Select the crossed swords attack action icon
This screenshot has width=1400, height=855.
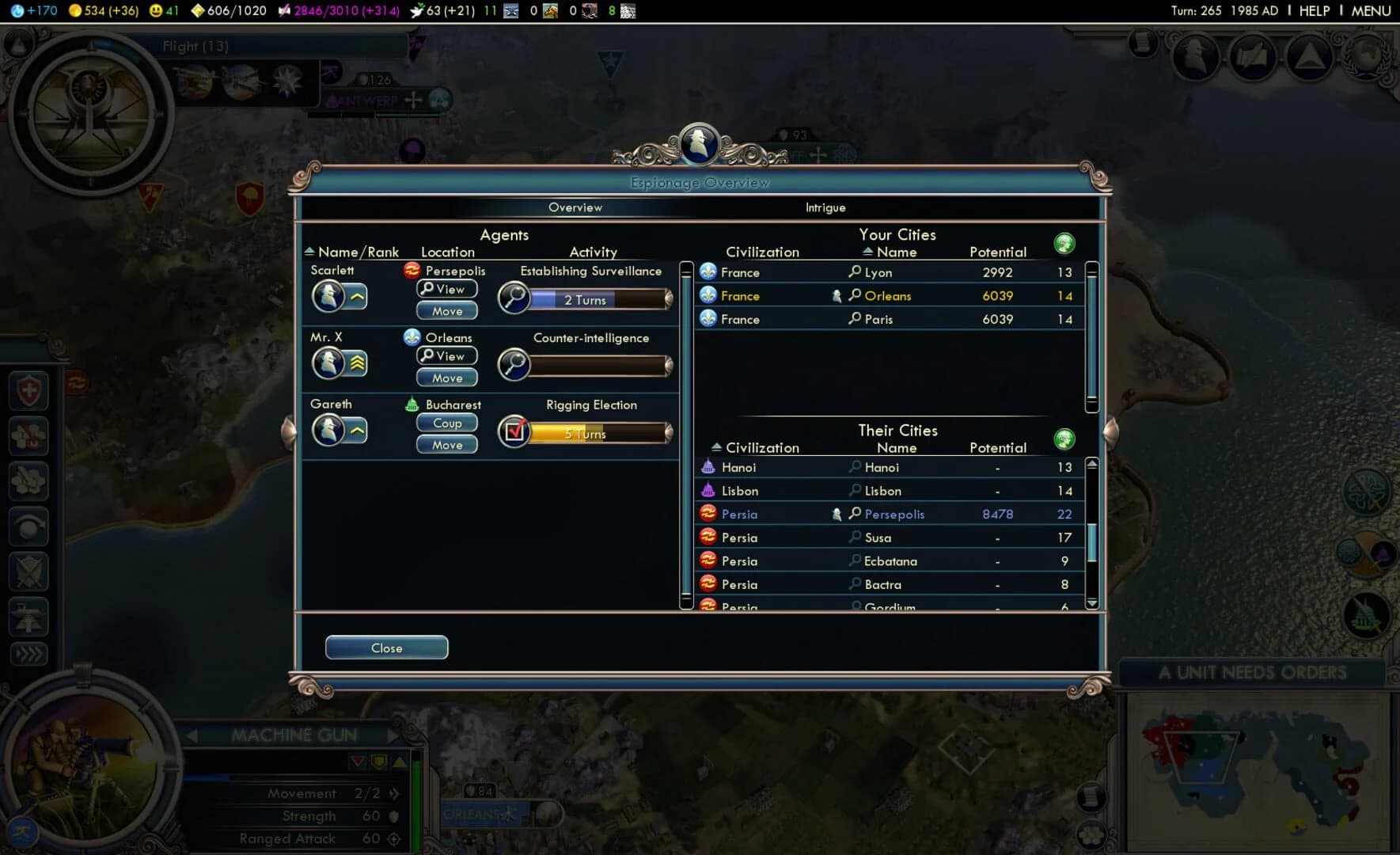(x=29, y=572)
